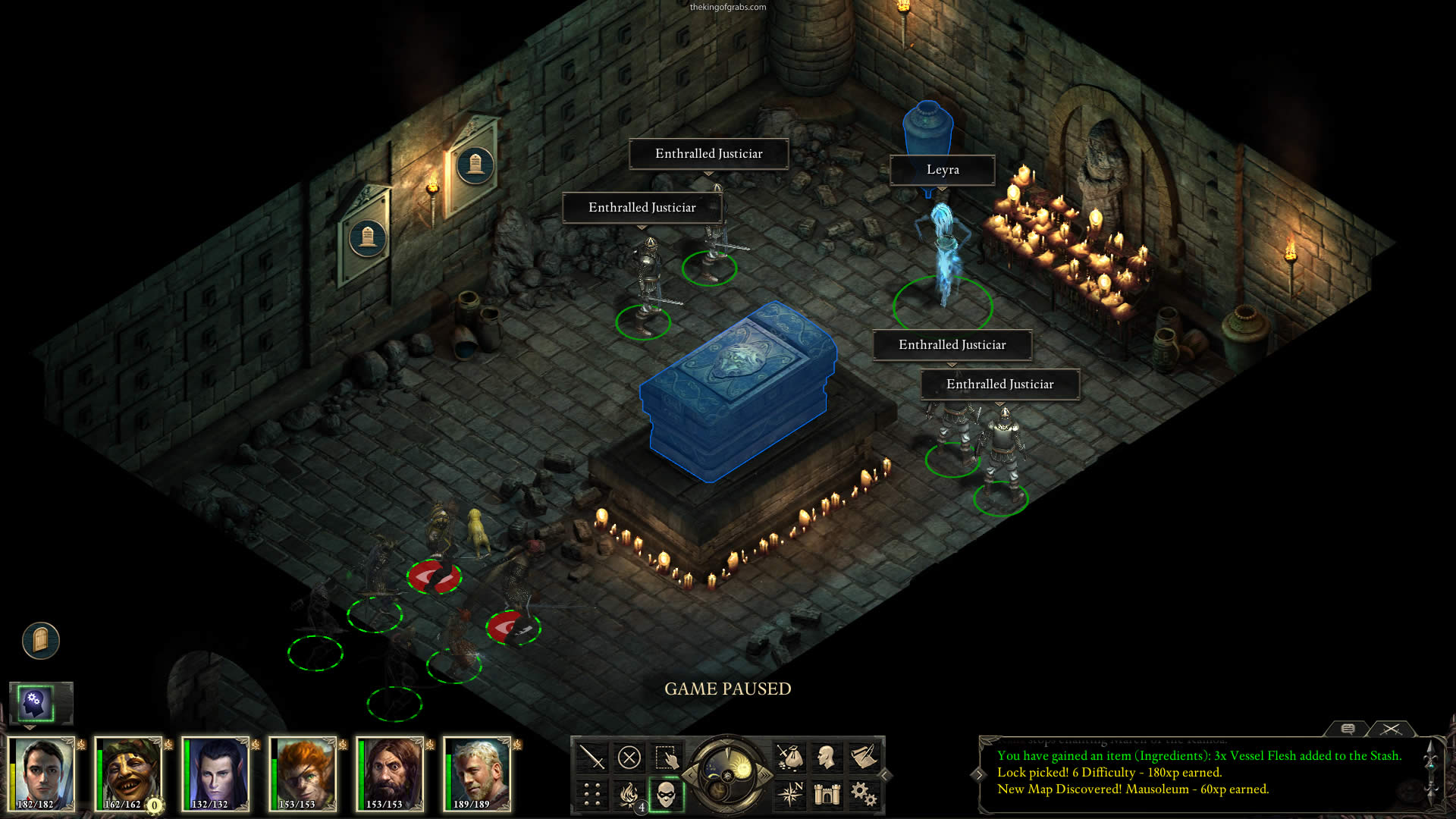
Task: Choose the select-all party button
Action: (666, 757)
